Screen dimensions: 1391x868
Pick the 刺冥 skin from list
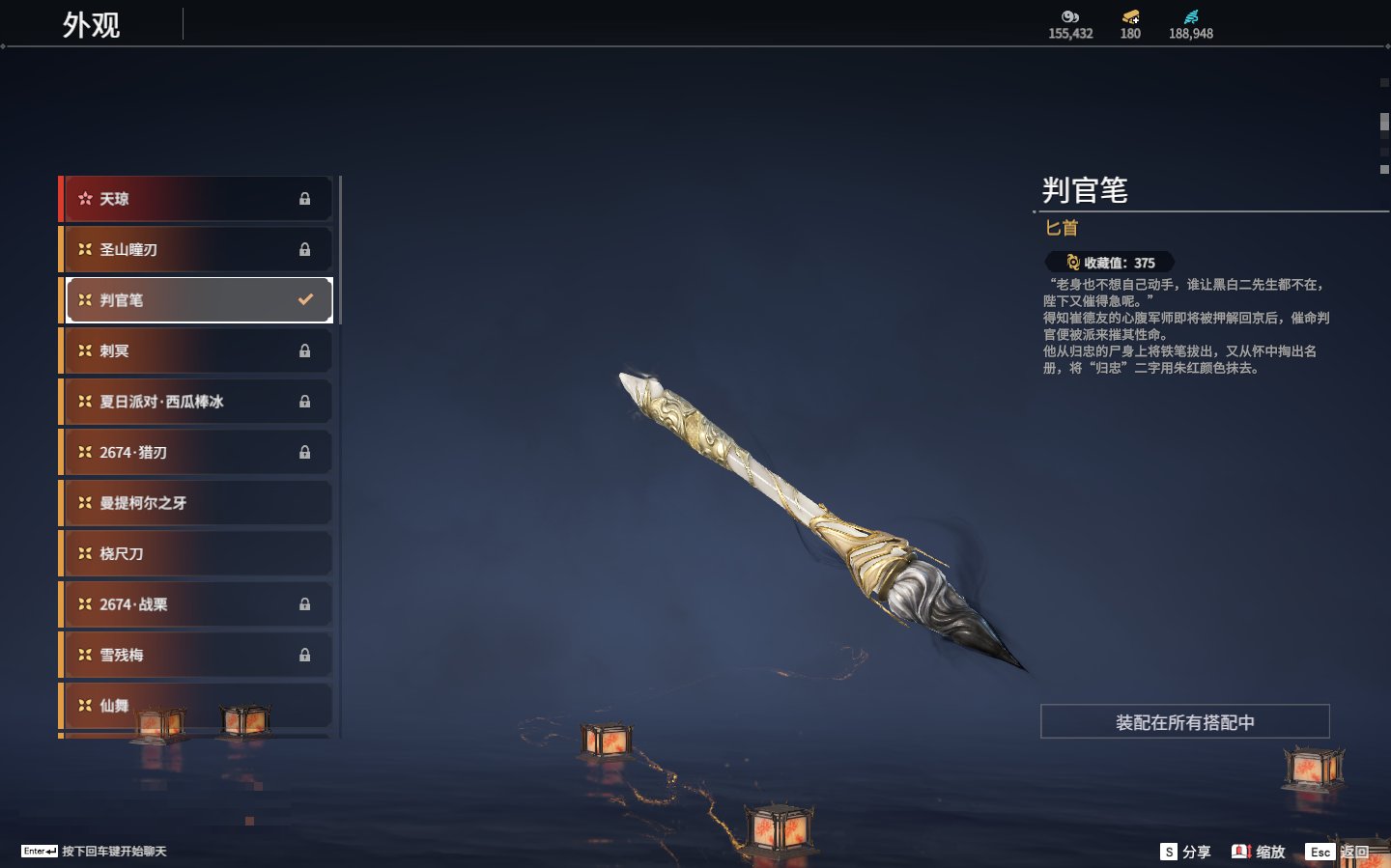coord(197,350)
